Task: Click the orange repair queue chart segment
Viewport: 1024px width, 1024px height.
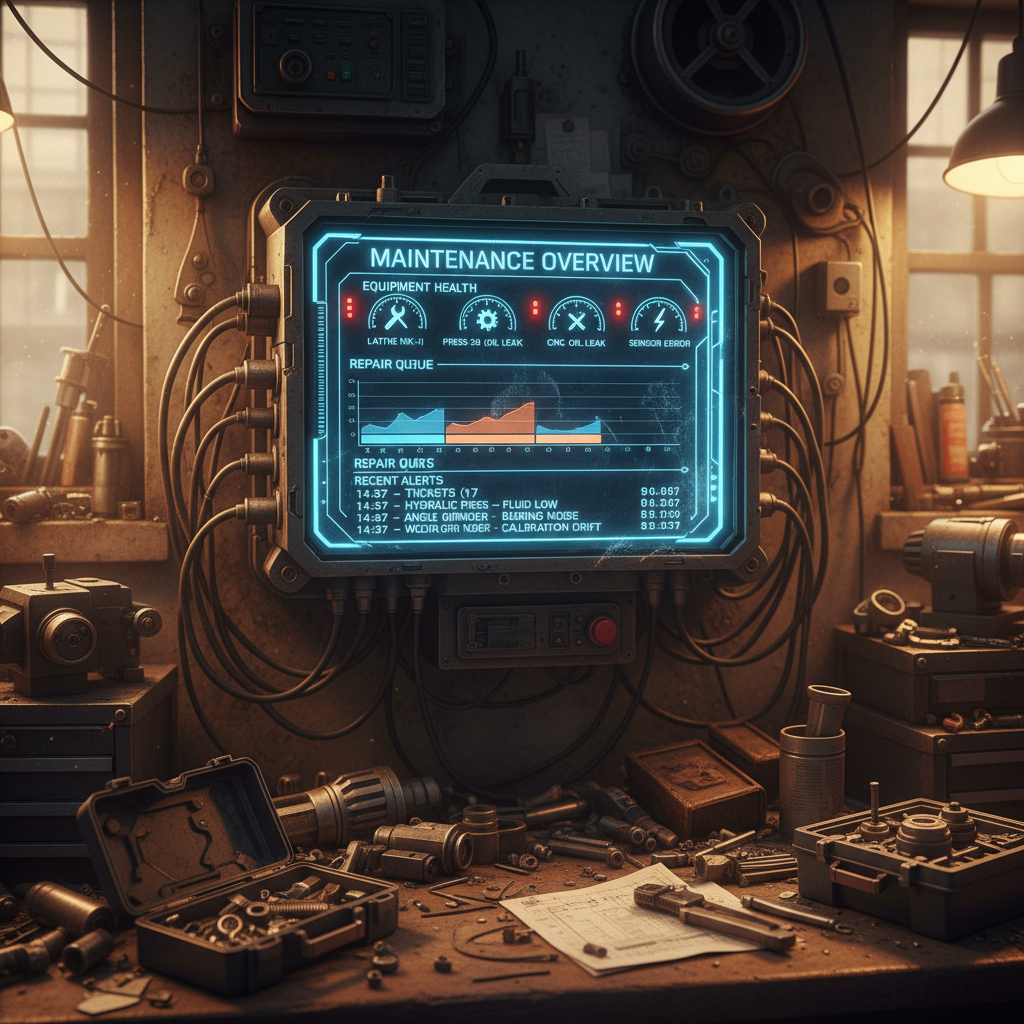Action: (490, 424)
